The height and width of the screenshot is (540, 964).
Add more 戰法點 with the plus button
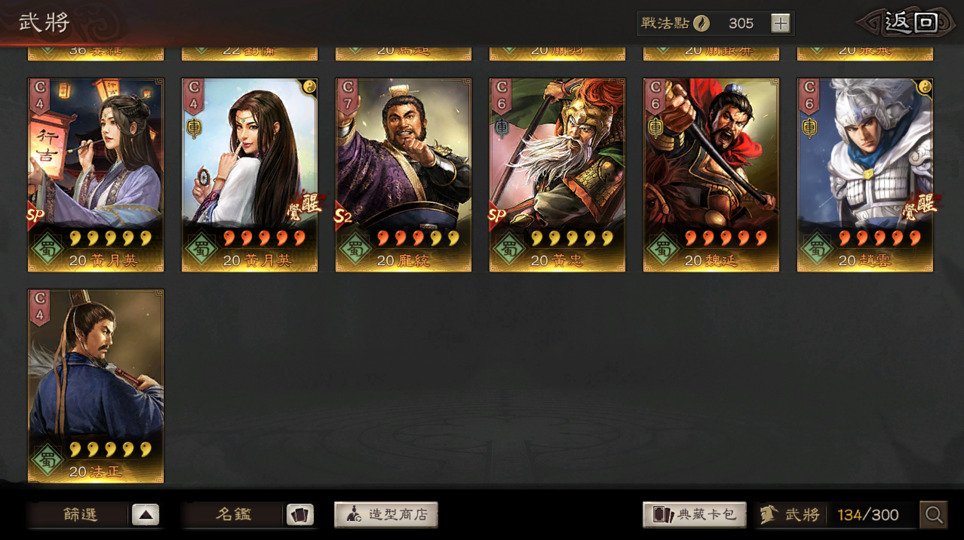pyautogui.click(x=781, y=23)
